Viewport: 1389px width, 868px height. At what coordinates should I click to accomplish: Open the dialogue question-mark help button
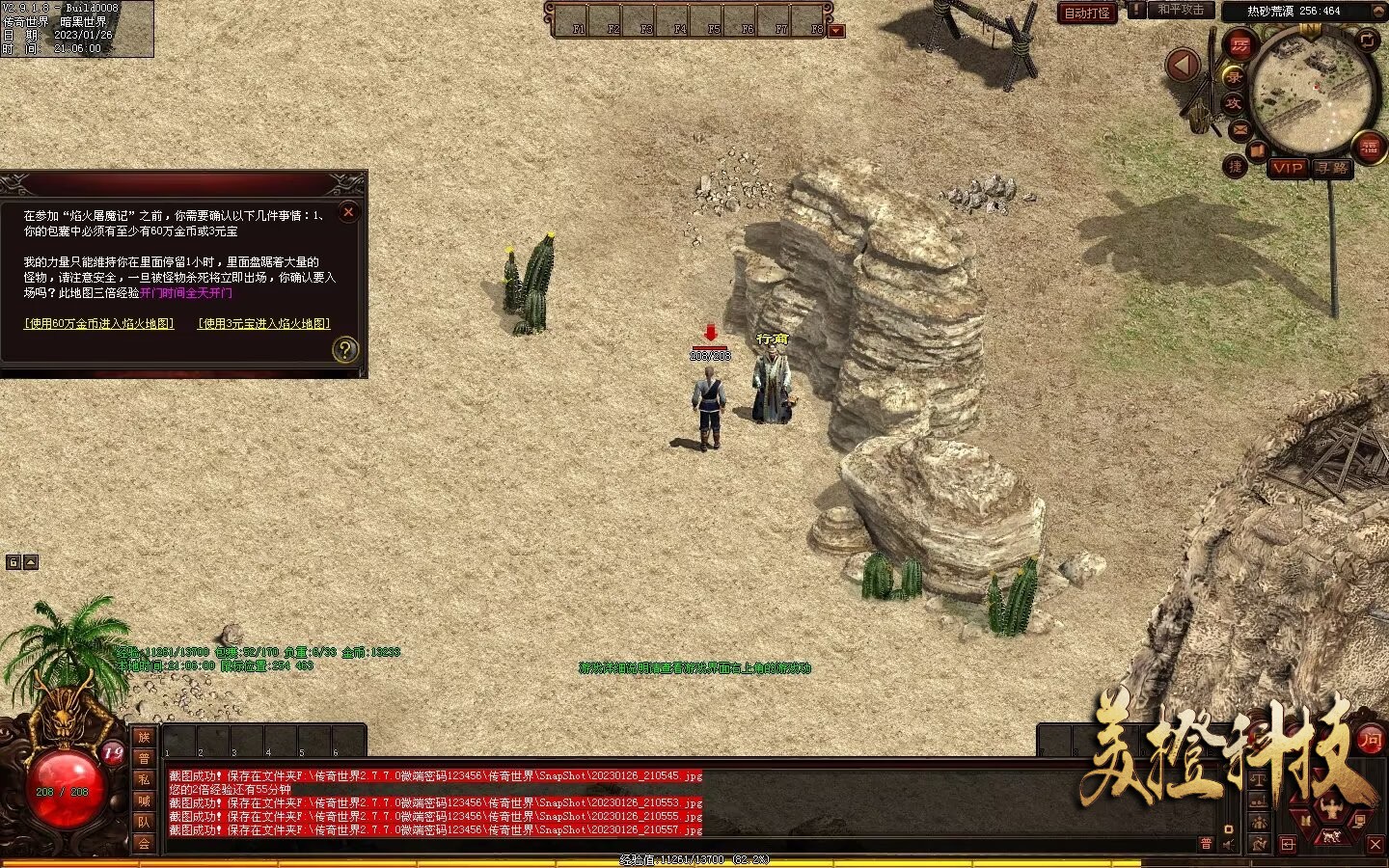tap(344, 349)
